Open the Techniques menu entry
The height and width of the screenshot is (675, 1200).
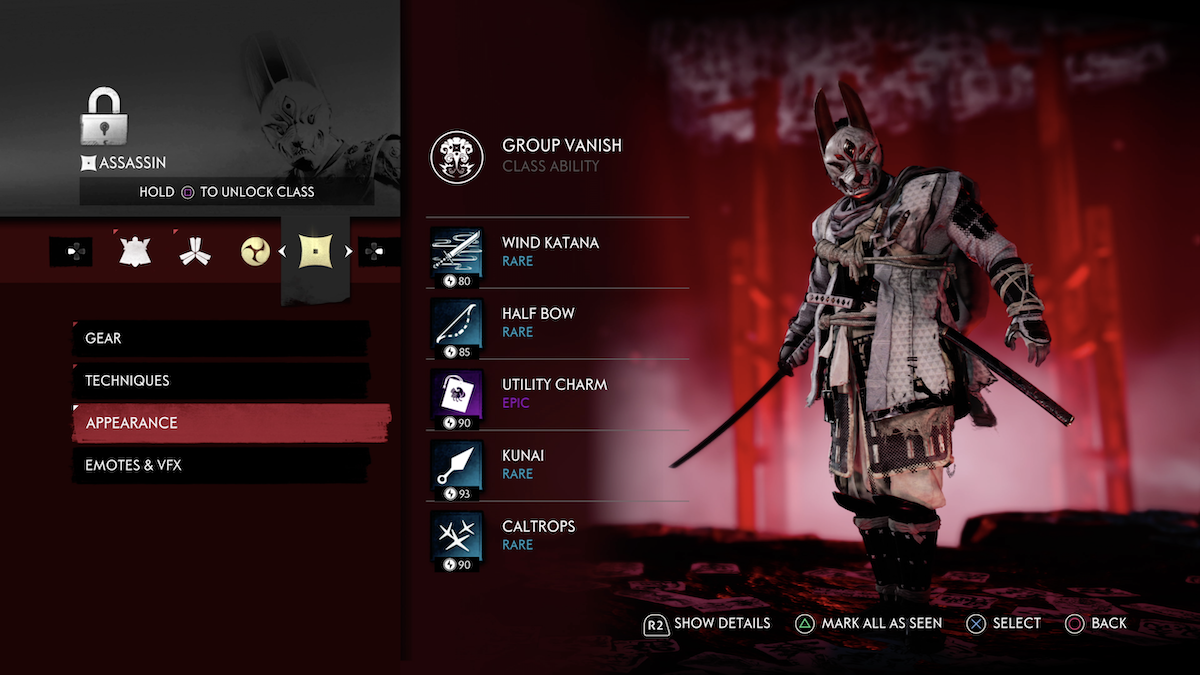(x=220, y=381)
